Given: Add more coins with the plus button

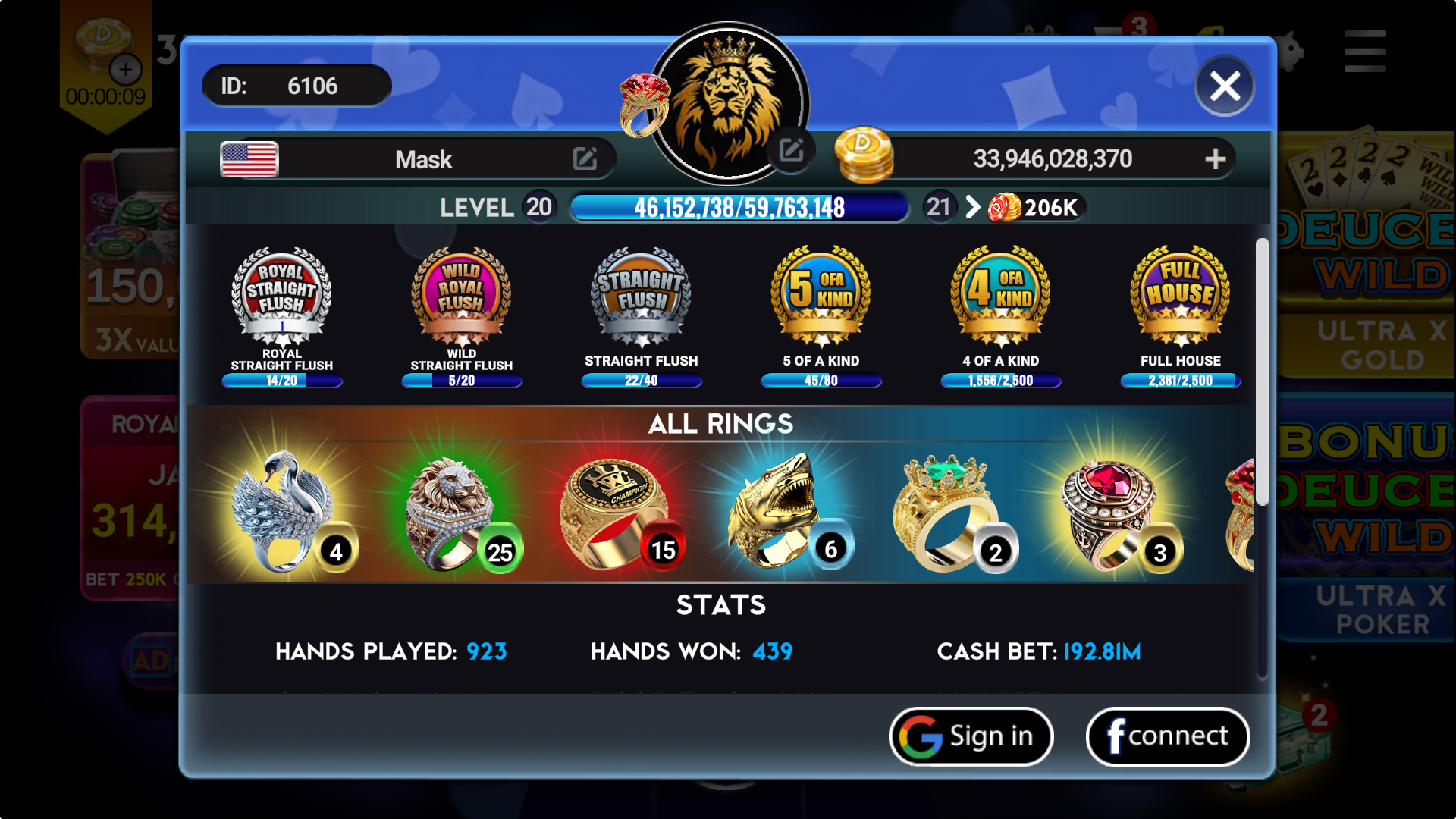Looking at the screenshot, I should pos(1215,158).
